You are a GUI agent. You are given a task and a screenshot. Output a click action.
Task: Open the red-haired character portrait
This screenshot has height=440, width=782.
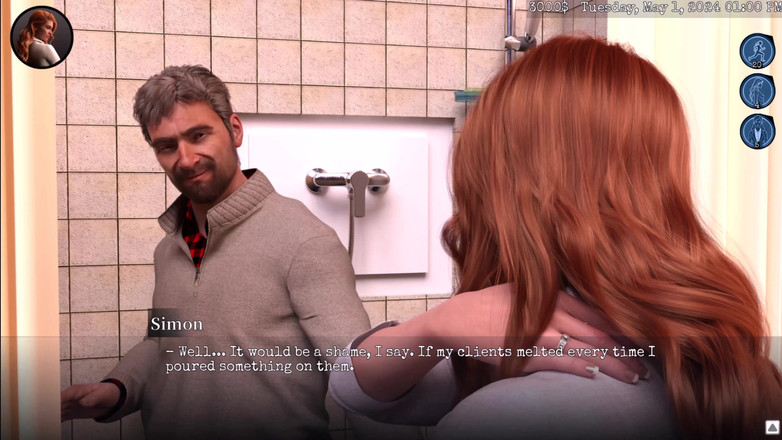[x=41, y=37]
